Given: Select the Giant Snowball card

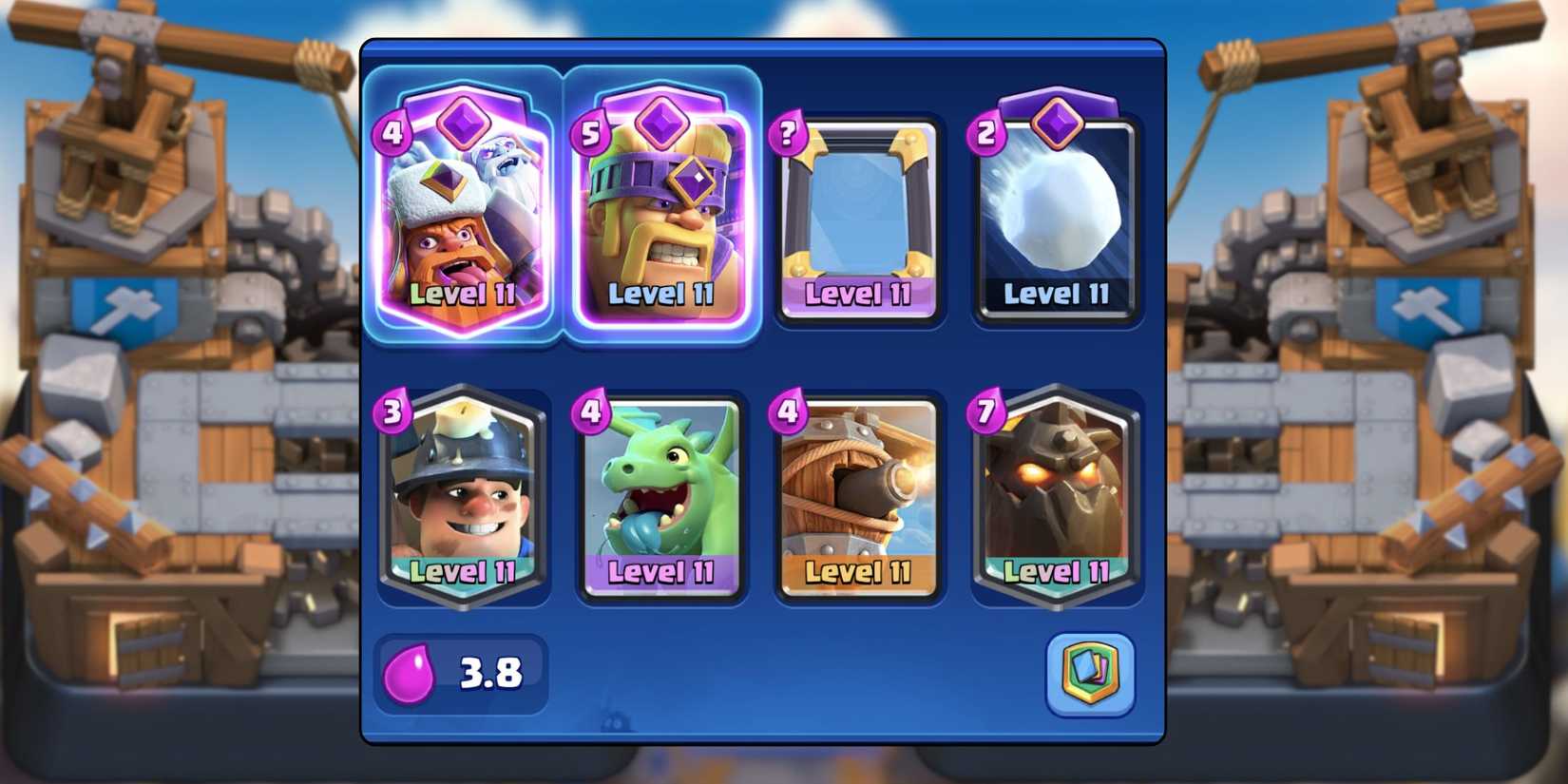Looking at the screenshot, I should tap(1057, 219).
